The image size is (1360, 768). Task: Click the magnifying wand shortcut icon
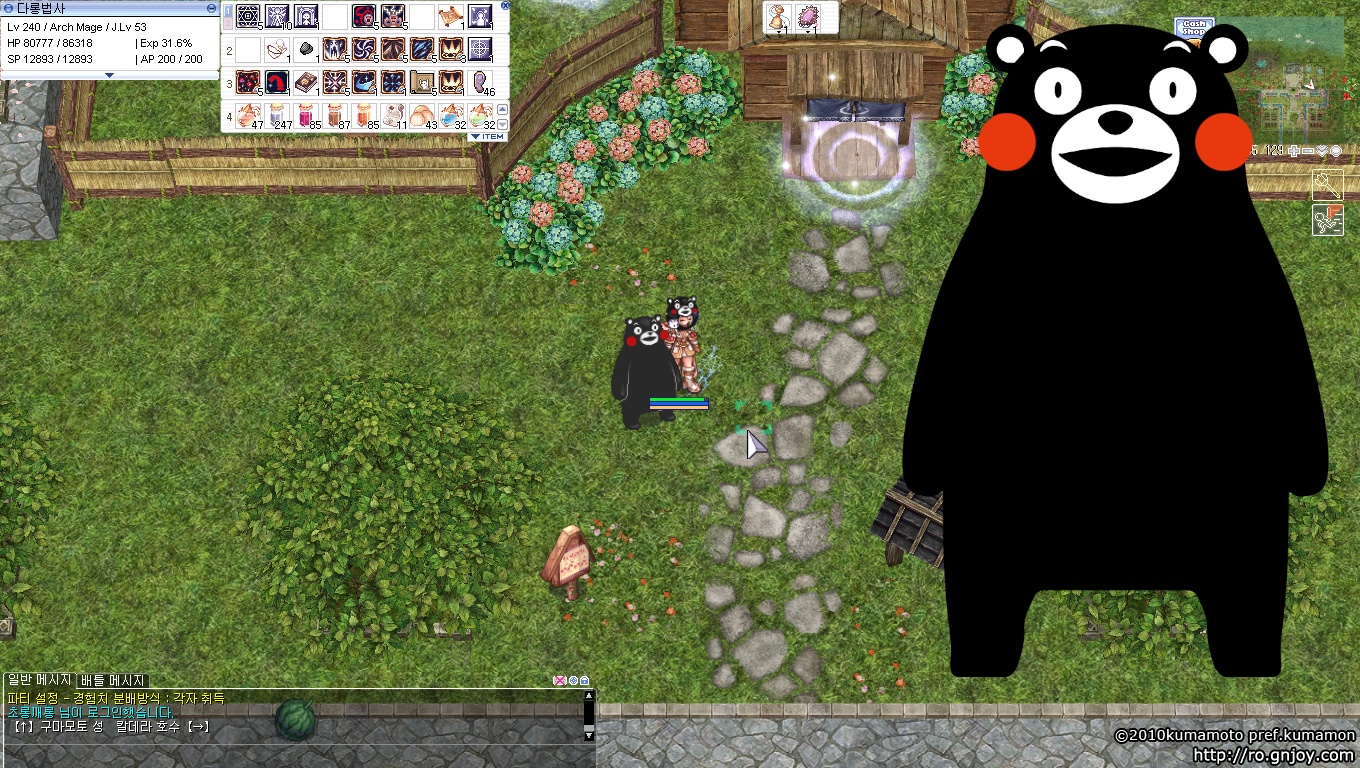click(x=1327, y=185)
